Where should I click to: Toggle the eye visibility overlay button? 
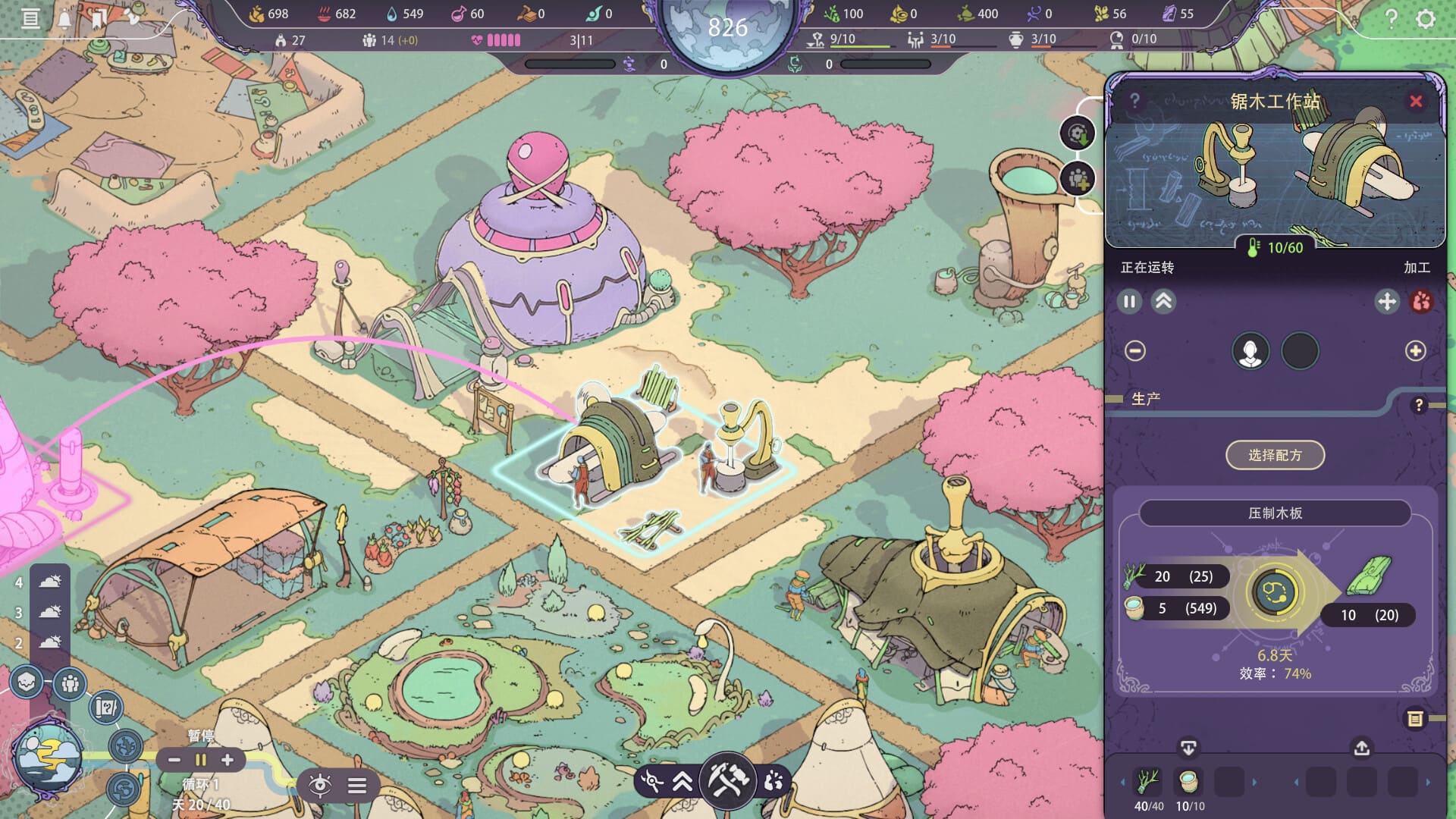click(x=320, y=785)
